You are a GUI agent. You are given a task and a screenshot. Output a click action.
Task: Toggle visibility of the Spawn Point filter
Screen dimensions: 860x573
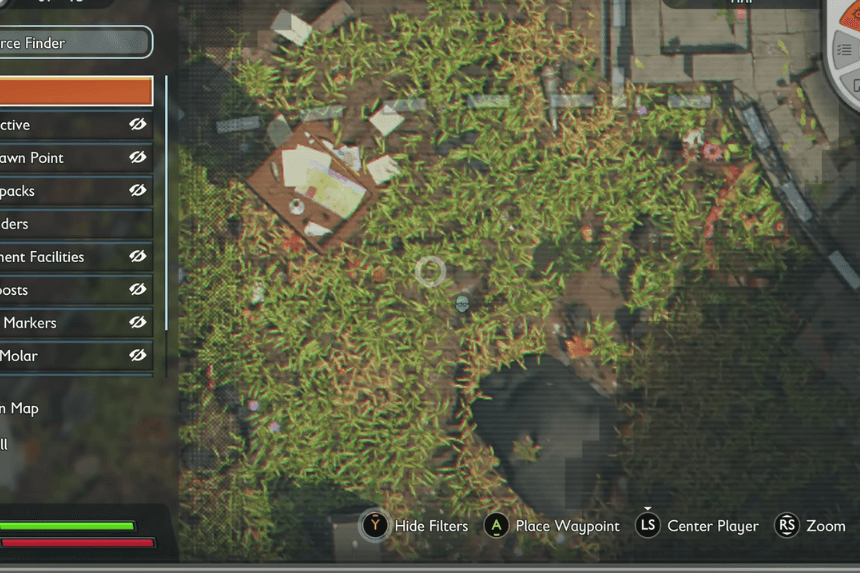138,157
